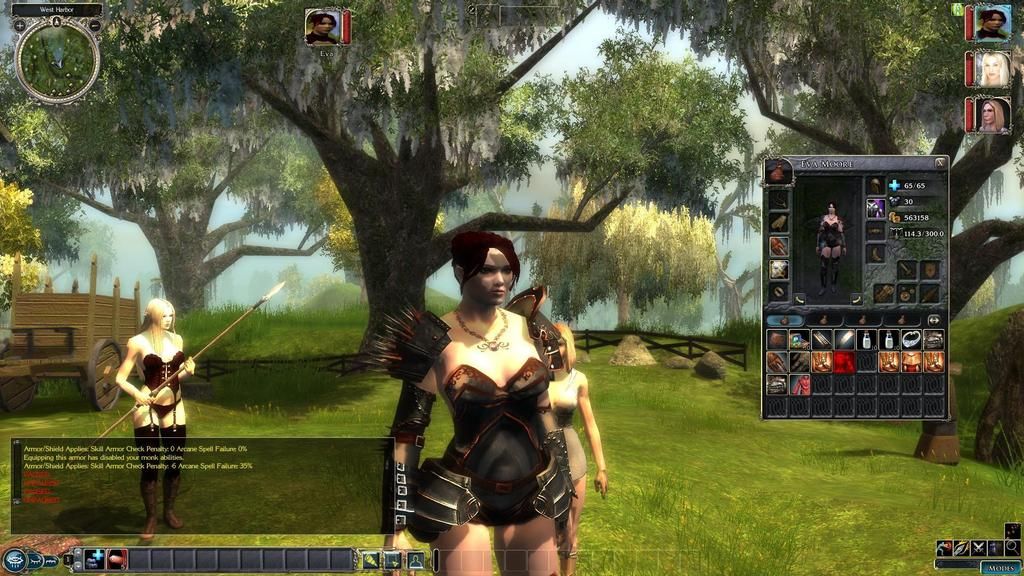Click the equipped purple armor slot
Viewport: 1024px width, 576px height.
click(876, 207)
